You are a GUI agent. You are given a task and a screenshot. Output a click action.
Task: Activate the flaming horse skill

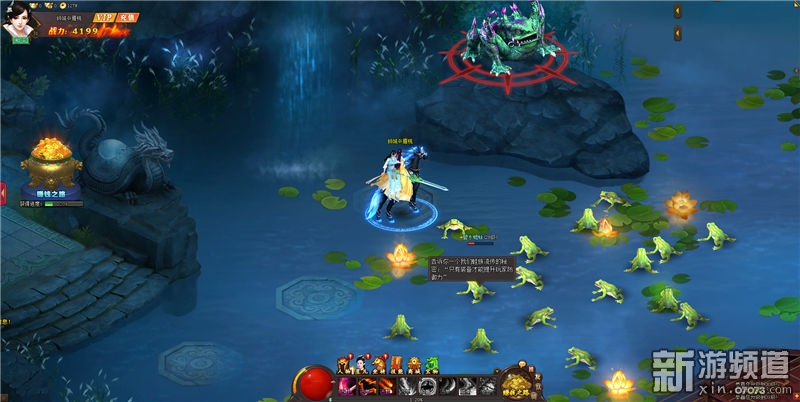[x=367, y=386]
